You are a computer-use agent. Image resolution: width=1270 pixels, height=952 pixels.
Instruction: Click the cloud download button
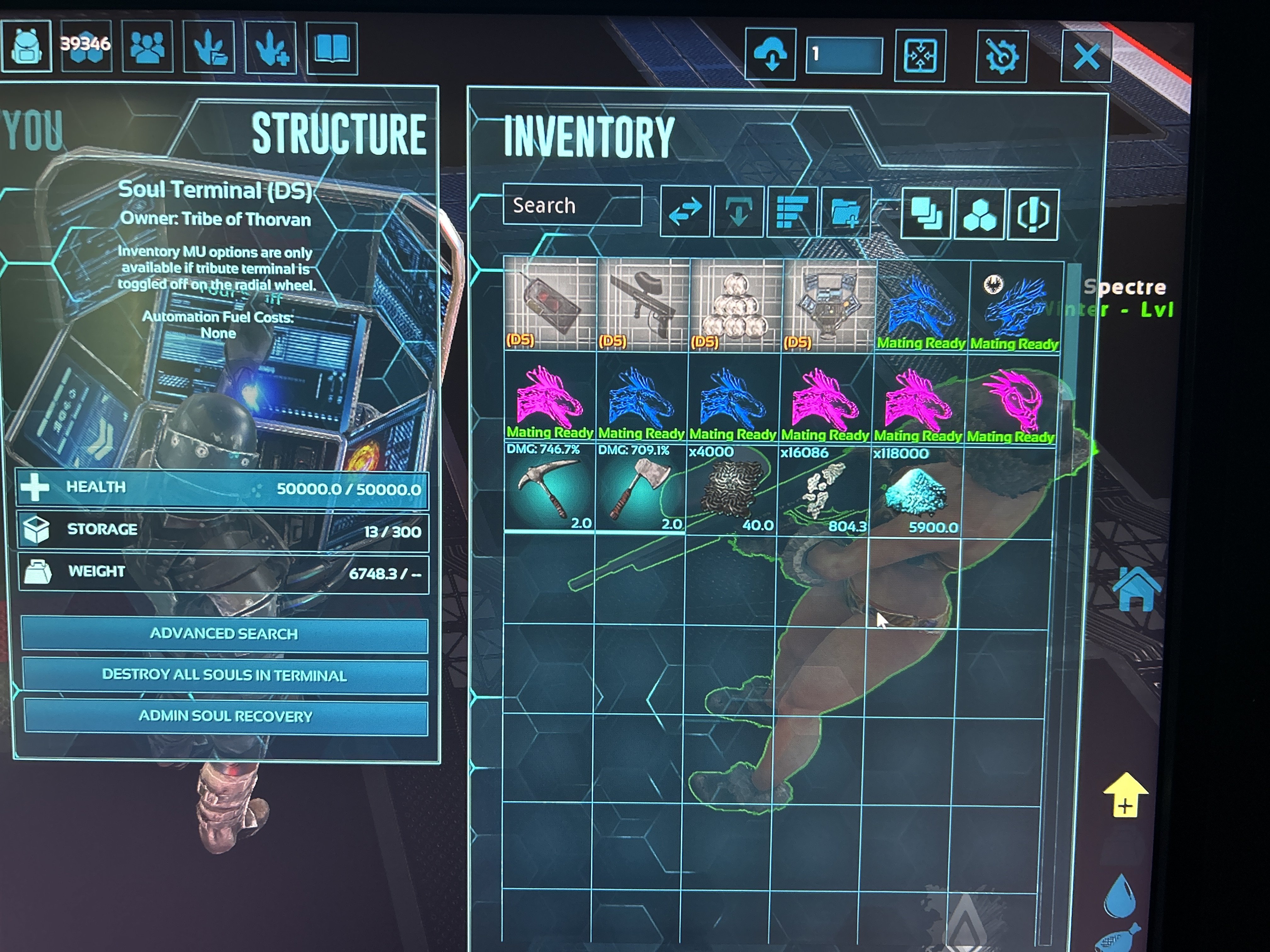coord(770,54)
